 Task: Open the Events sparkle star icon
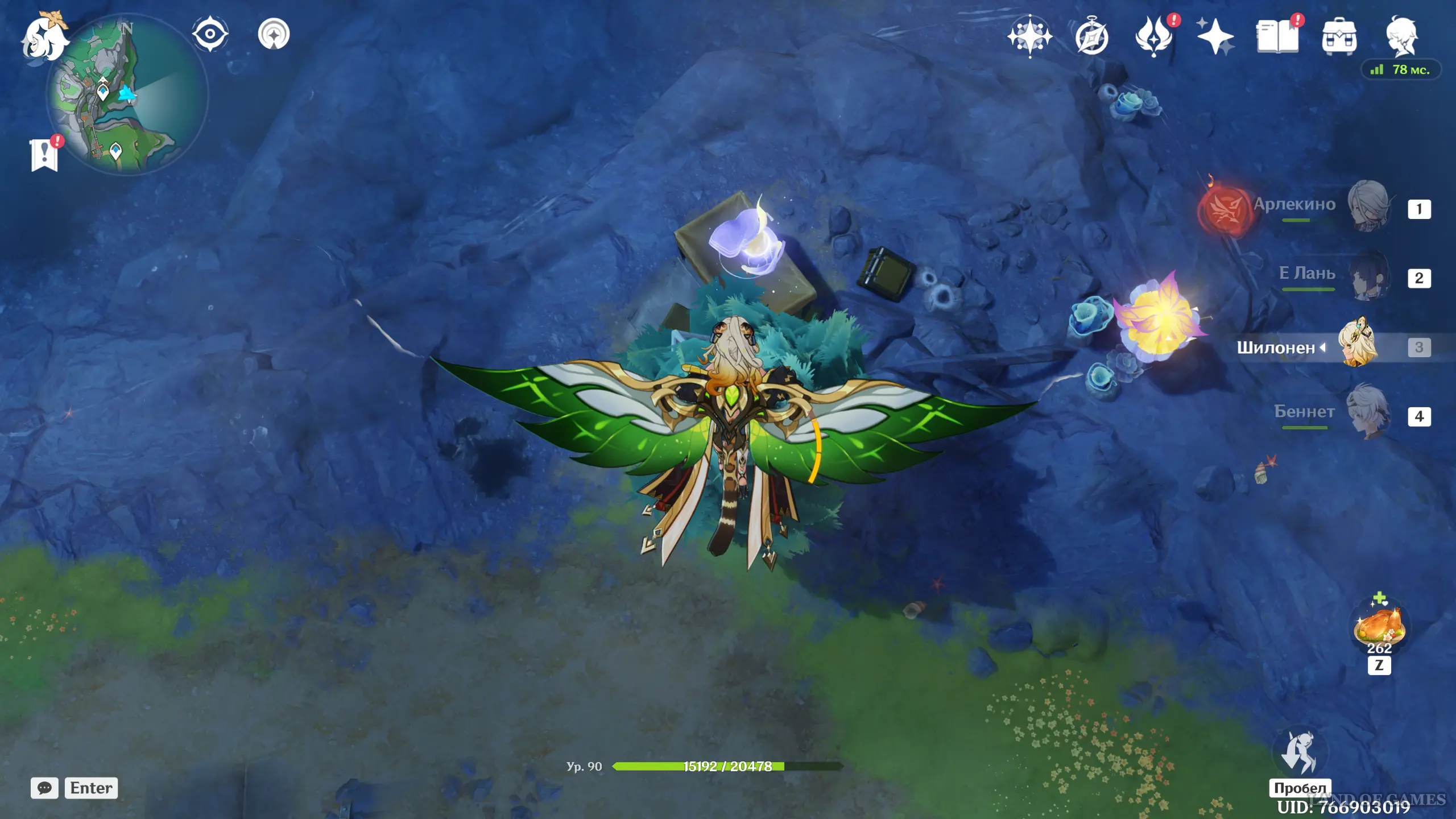coord(1215,38)
